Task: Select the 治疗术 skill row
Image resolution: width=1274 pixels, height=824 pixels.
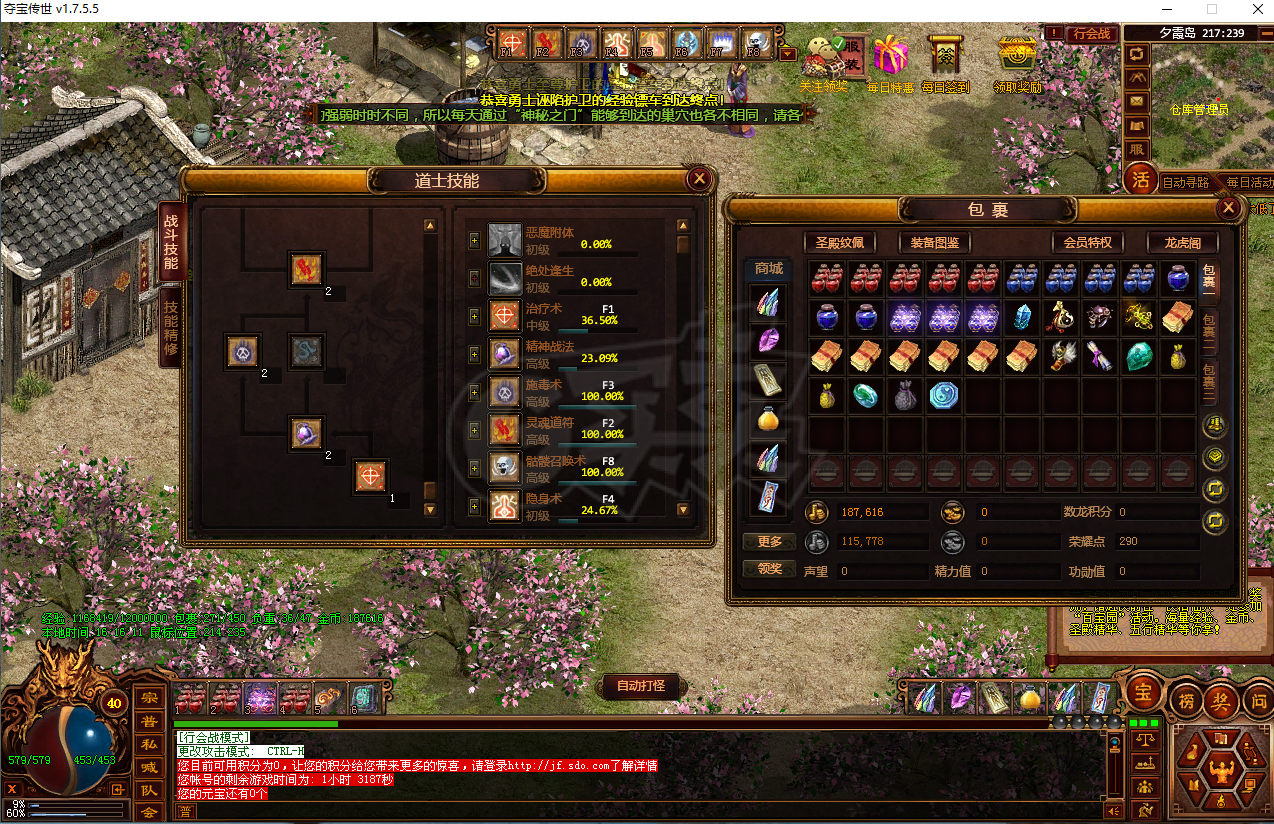Action: point(560,316)
